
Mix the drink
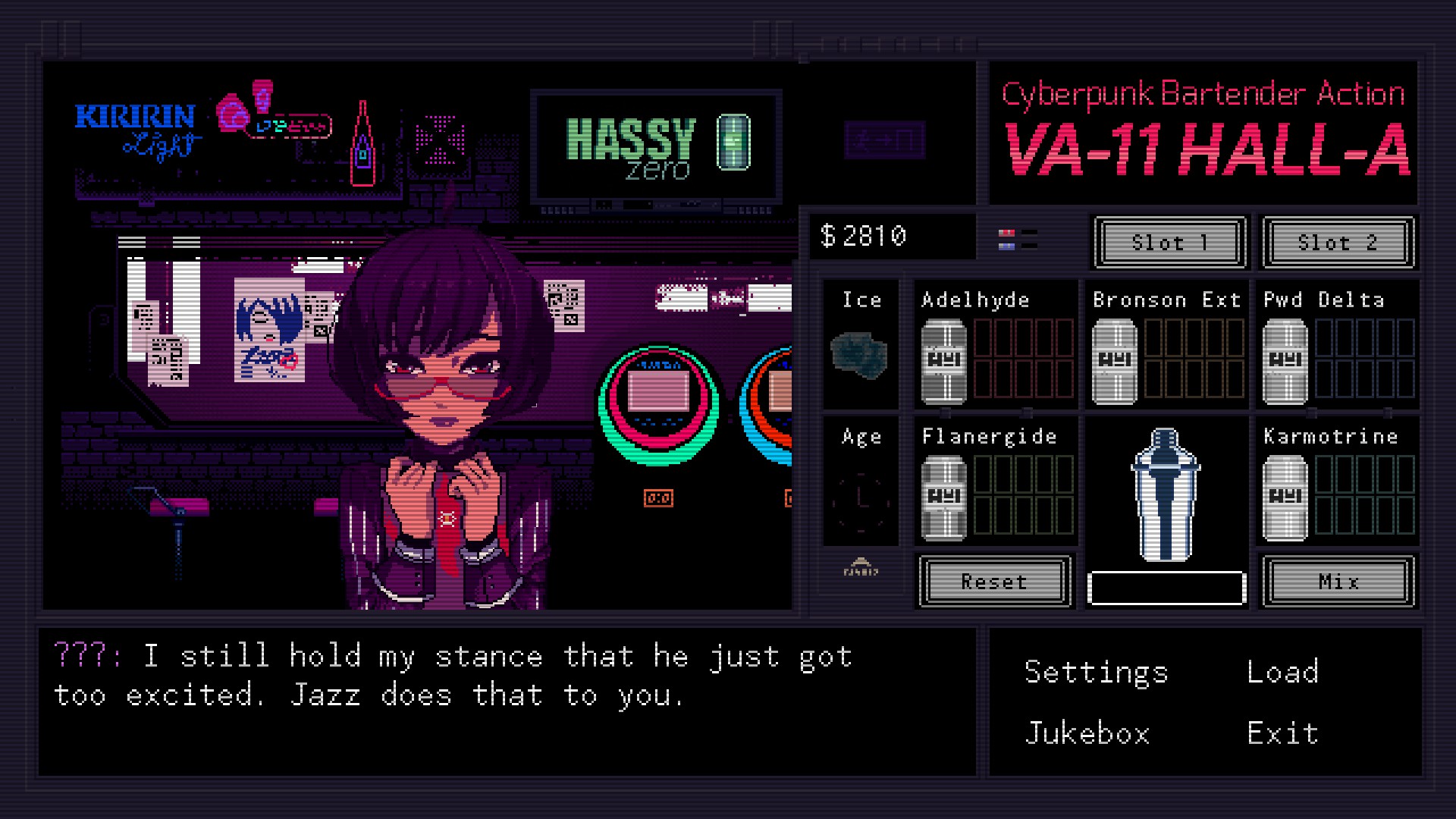[x=1338, y=582]
